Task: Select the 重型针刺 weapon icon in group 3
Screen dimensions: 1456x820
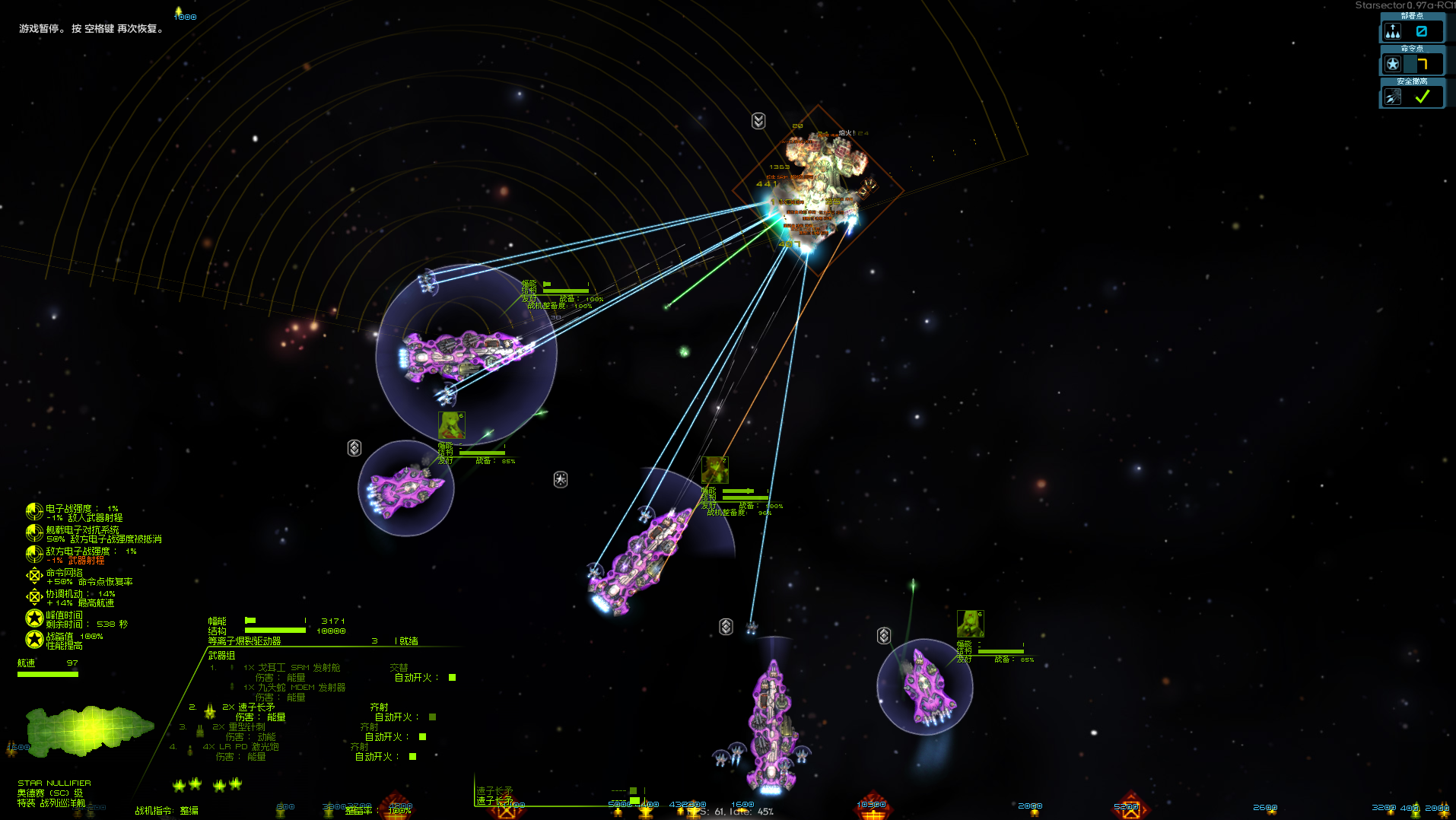Action: tap(199, 733)
